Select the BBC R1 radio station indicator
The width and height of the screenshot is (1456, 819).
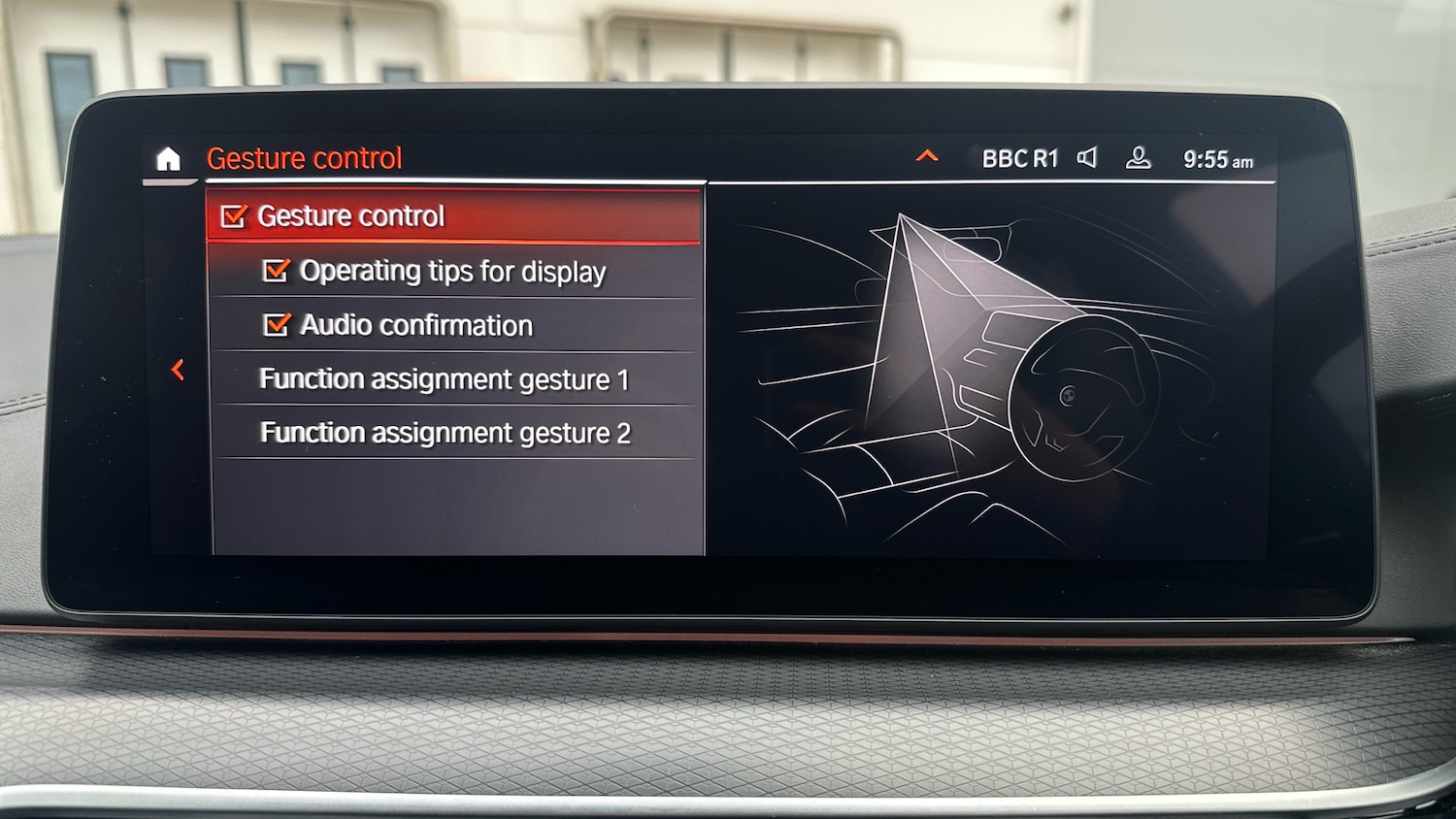click(x=1019, y=158)
